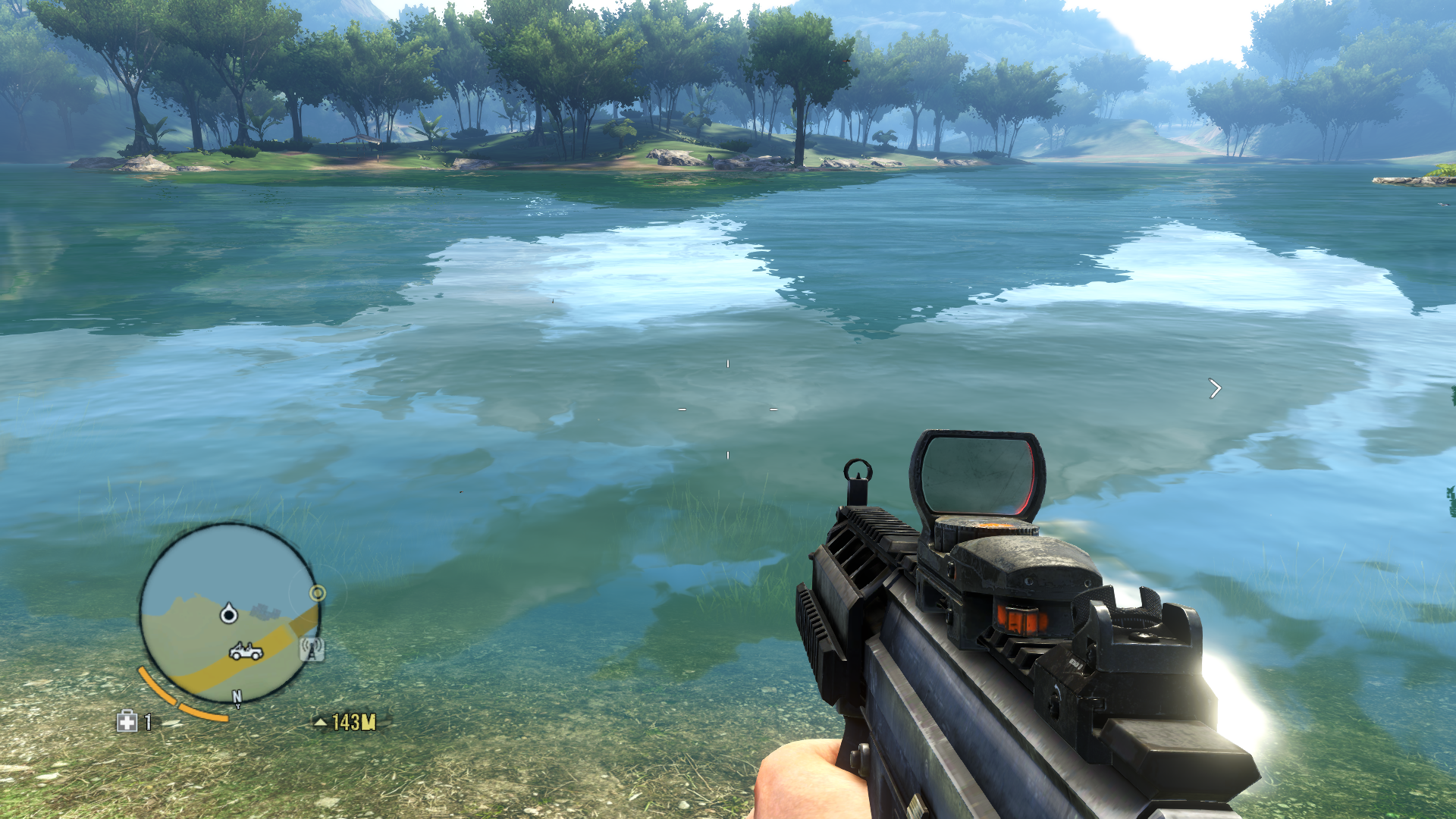The height and width of the screenshot is (819, 1456).
Task: Select the jeep vehicle marker on minimap
Action: [x=246, y=651]
